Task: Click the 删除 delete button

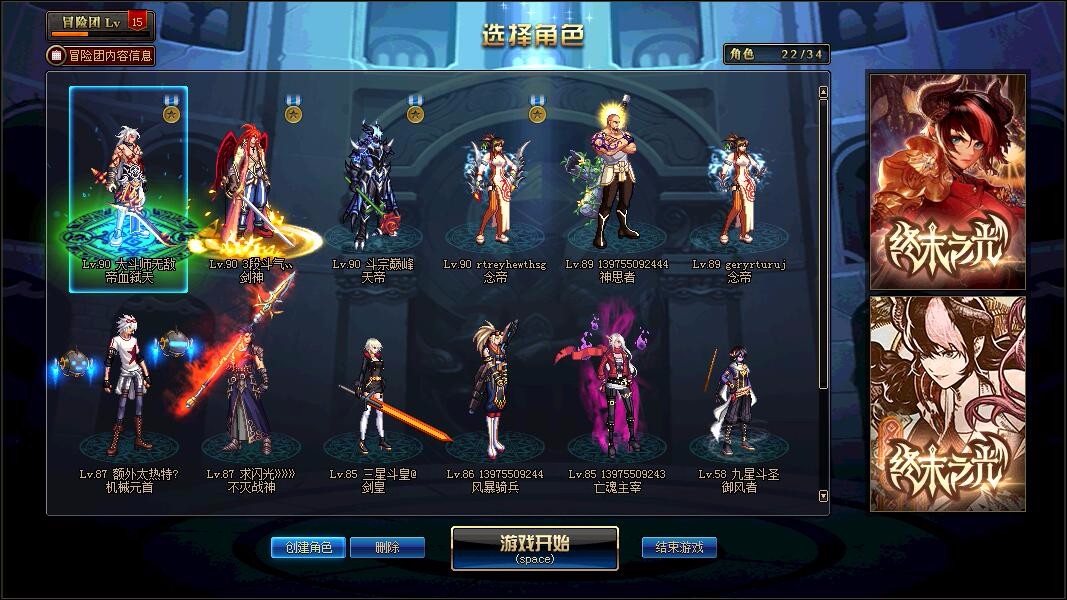Action: click(387, 547)
